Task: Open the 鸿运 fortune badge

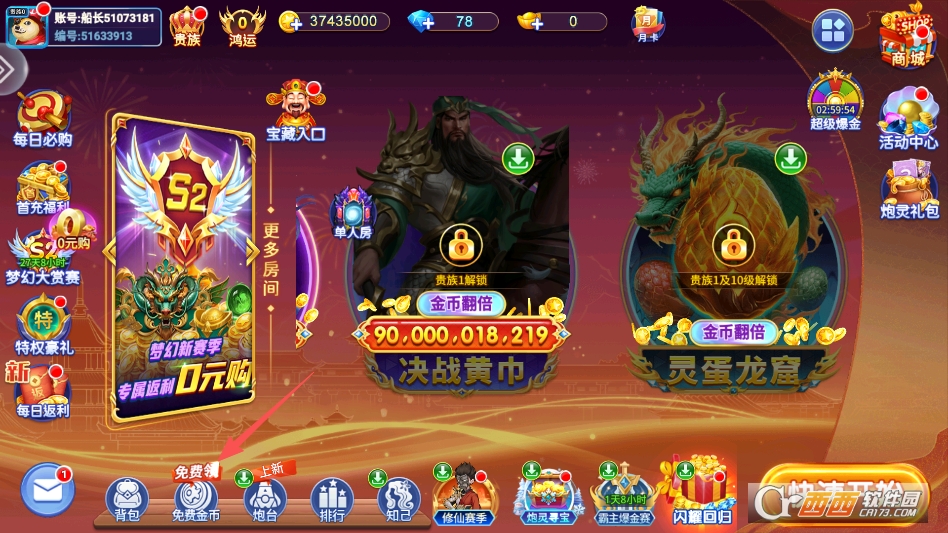Action: point(242,26)
